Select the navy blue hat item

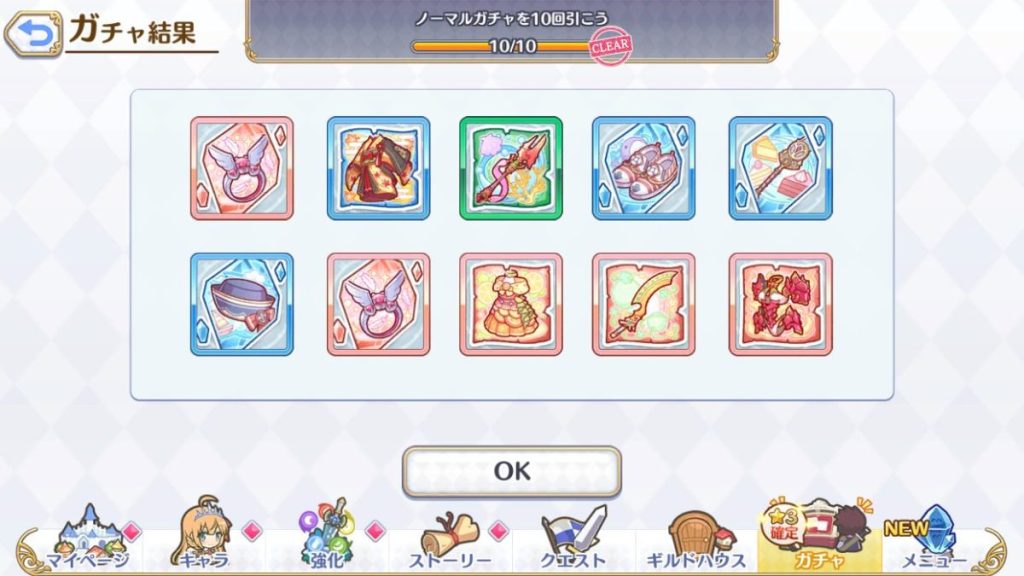click(242, 304)
